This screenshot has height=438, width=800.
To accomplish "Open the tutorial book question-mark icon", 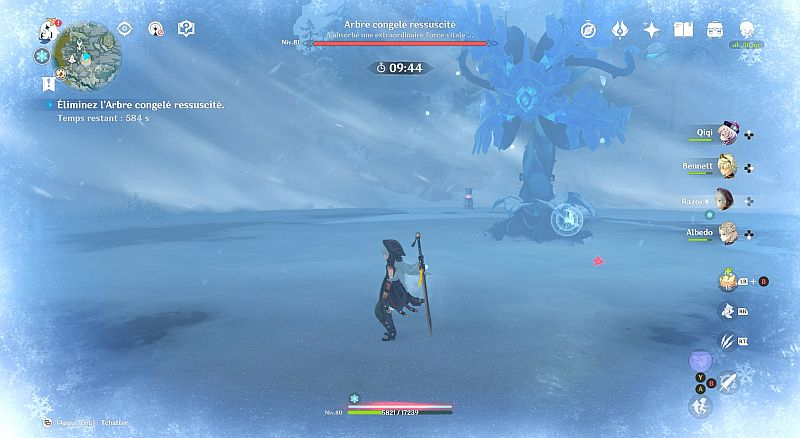I will (x=185, y=29).
